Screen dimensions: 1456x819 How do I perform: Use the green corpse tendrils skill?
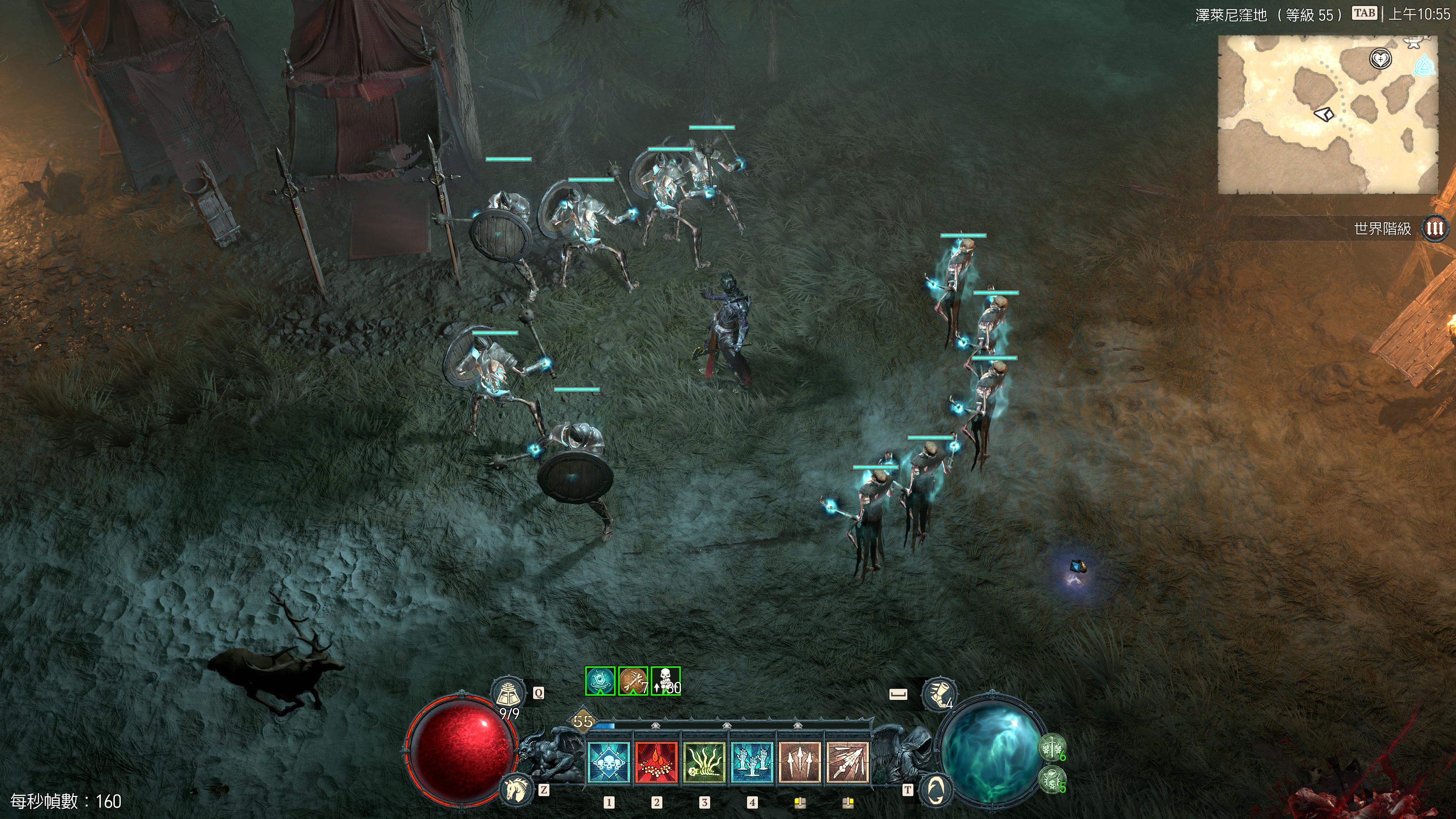[704, 763]
